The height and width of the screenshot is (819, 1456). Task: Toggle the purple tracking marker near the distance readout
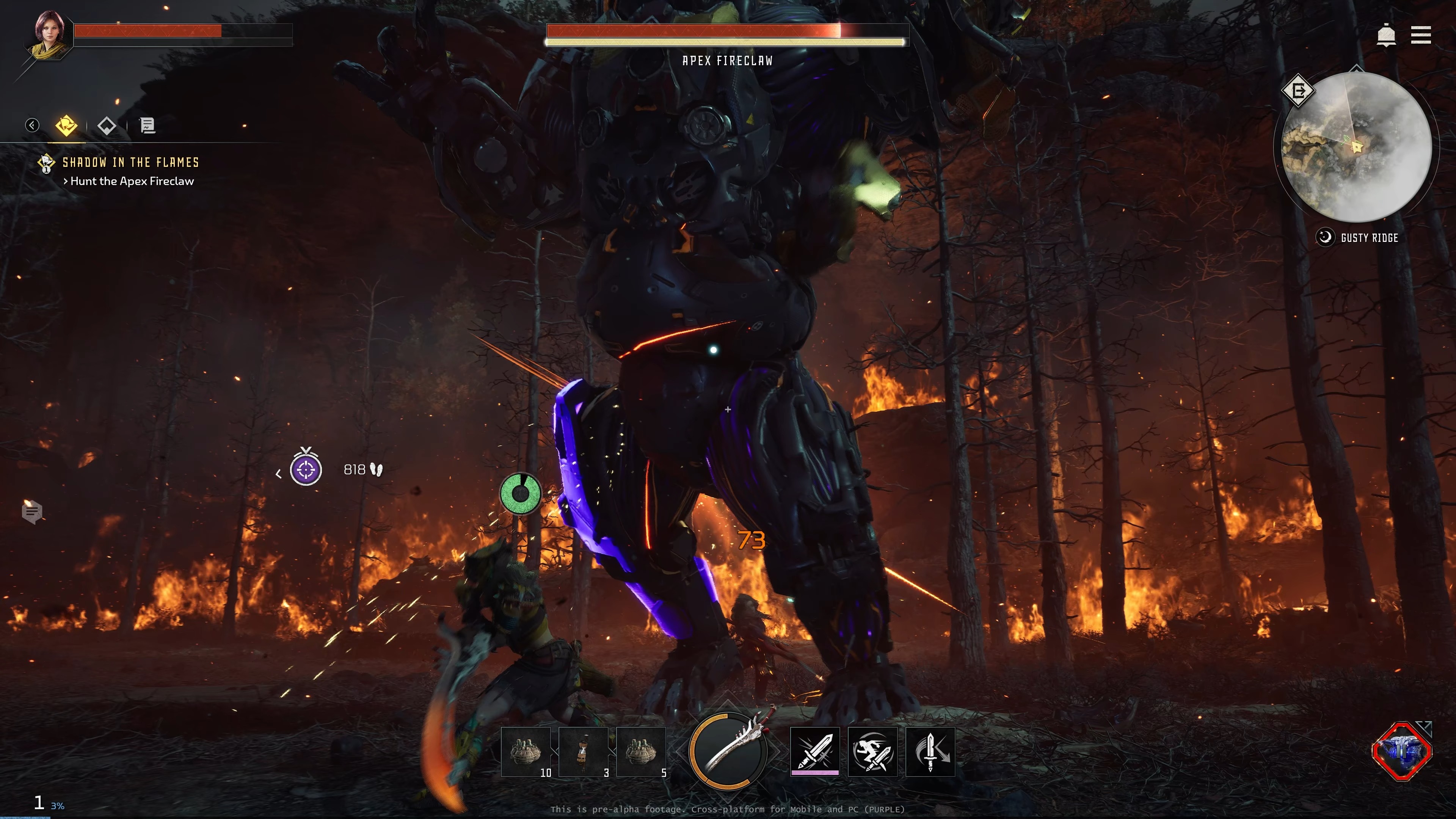[x=306, y=470]
